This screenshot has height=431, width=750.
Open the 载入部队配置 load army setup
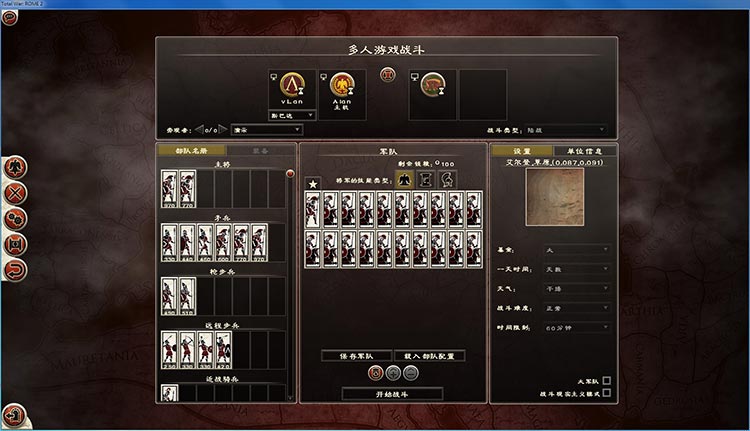(x=429, y=356)
